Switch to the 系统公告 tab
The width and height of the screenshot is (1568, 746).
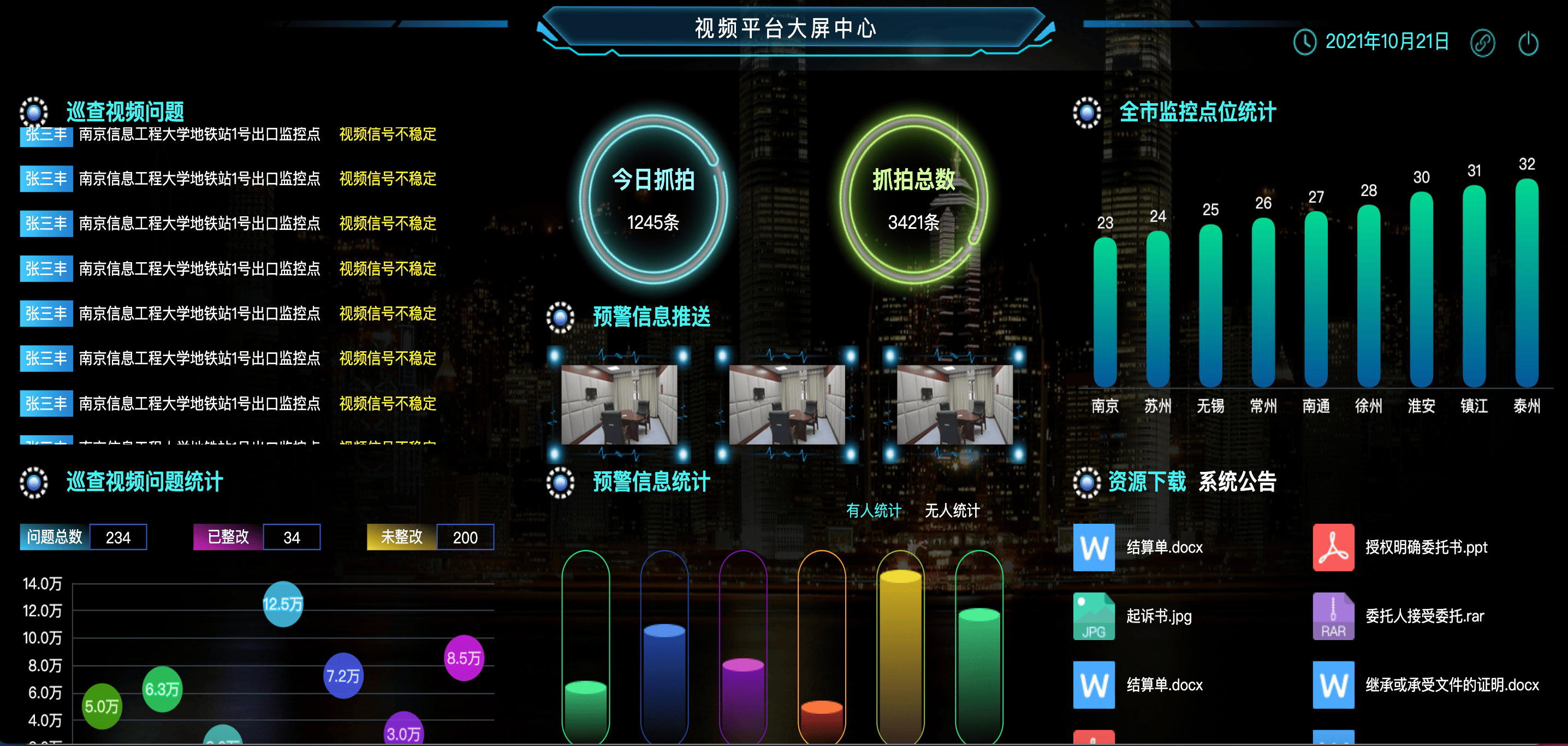tap(1237, 482)
